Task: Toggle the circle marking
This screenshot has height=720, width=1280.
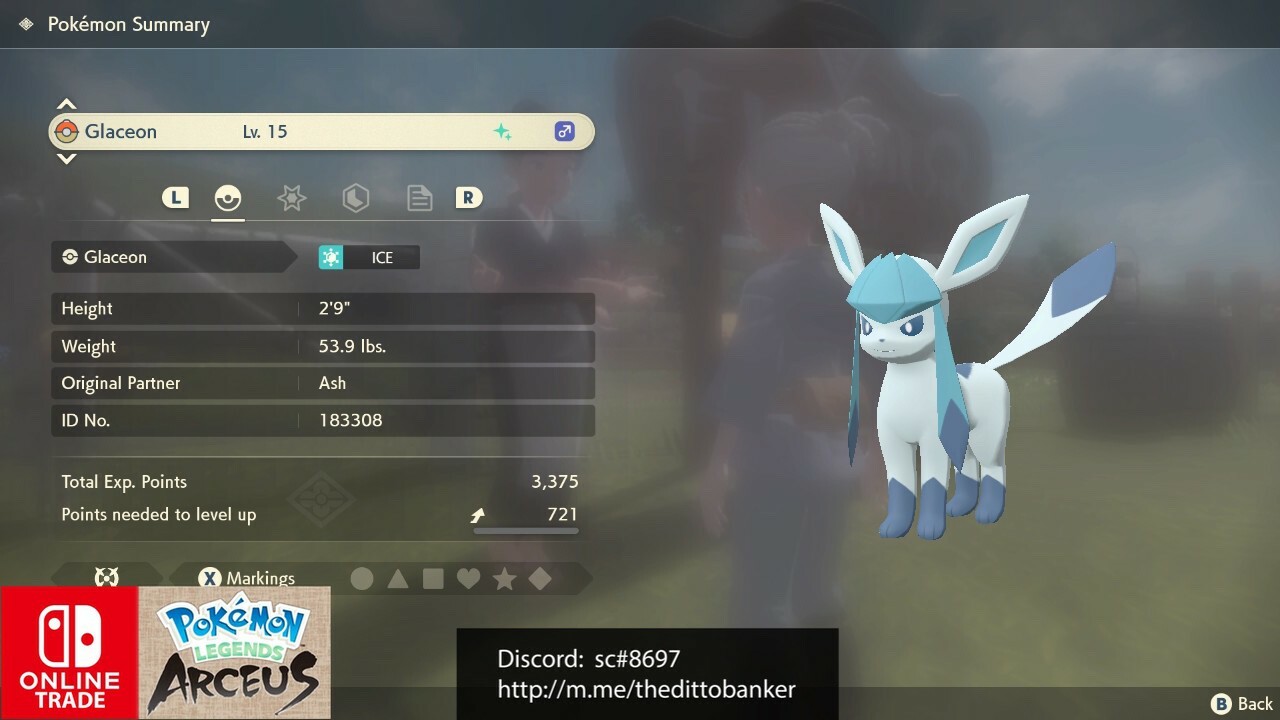Action: [360, 578]
